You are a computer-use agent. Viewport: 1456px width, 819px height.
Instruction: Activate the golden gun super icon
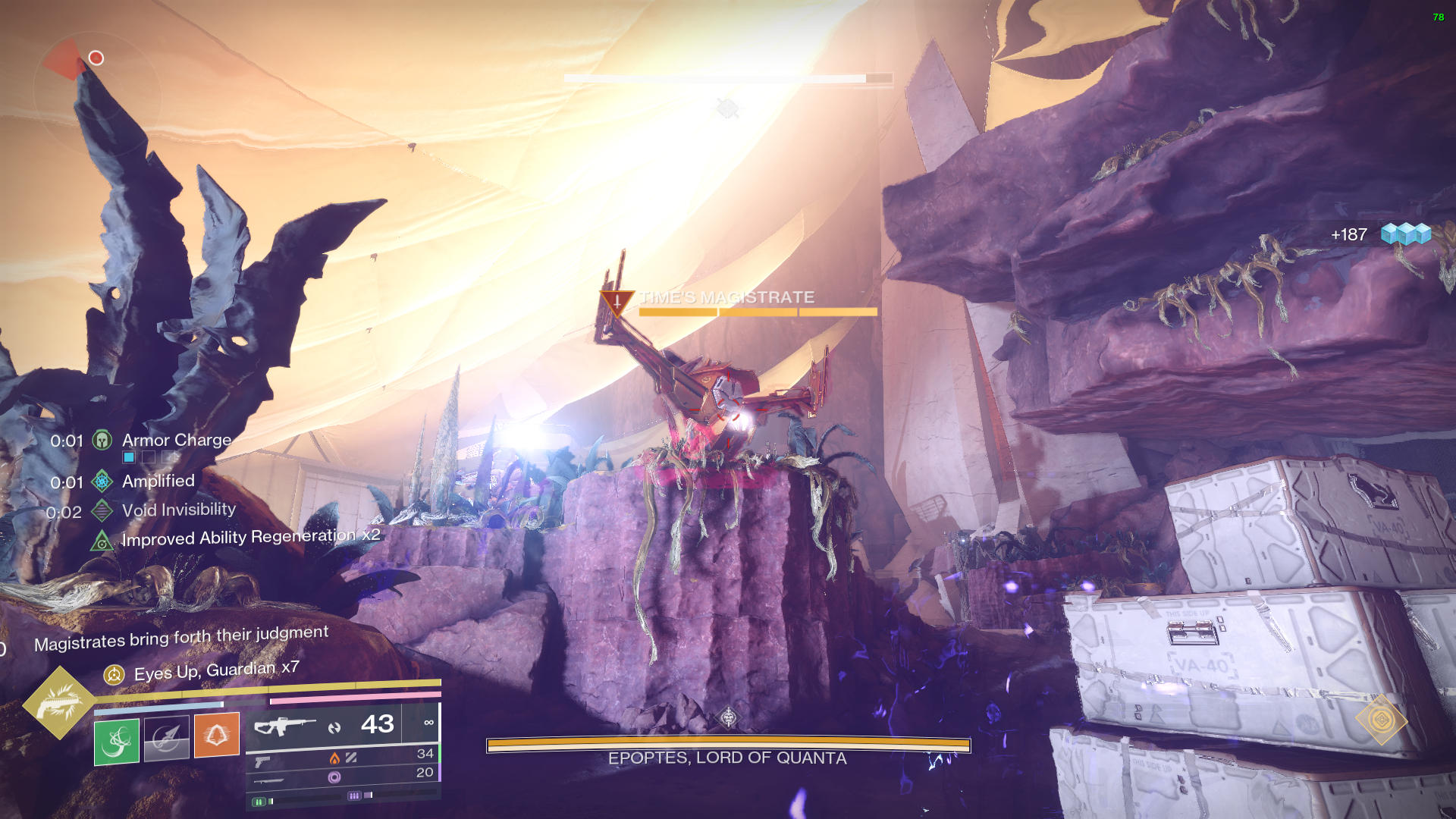point(59,701)
